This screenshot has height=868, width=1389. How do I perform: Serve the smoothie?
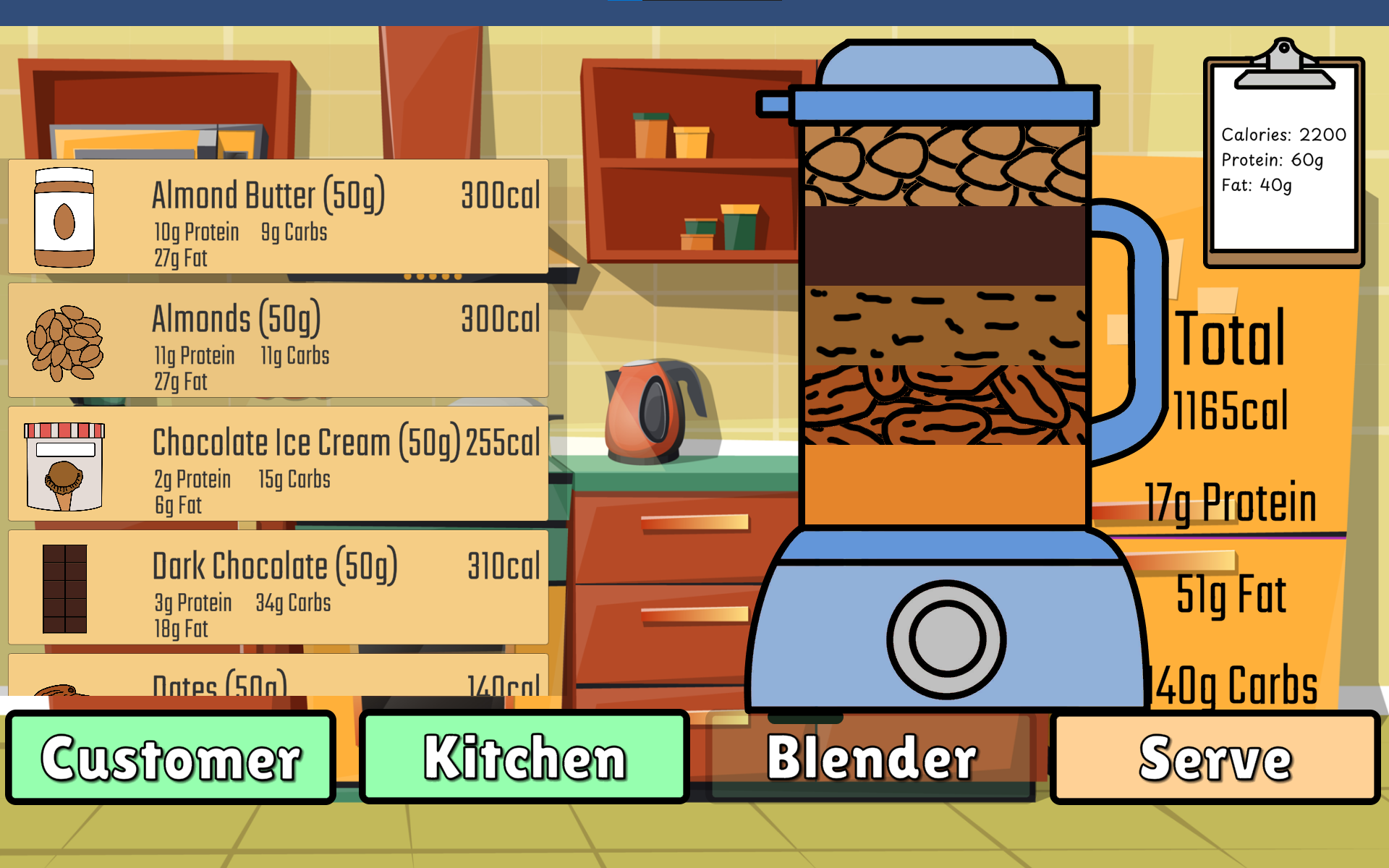pos(1215,757)
